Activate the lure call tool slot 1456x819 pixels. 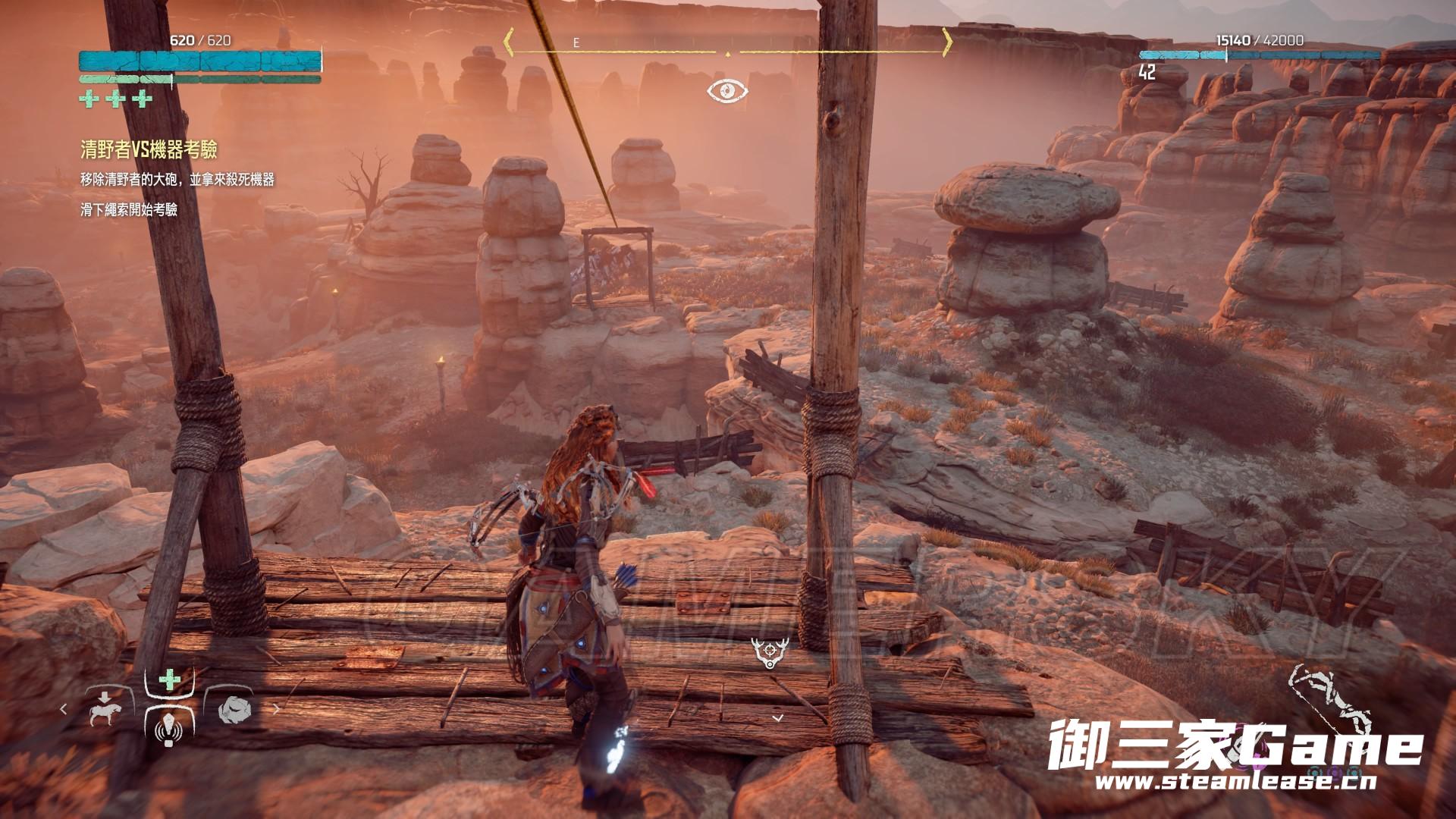168,730
